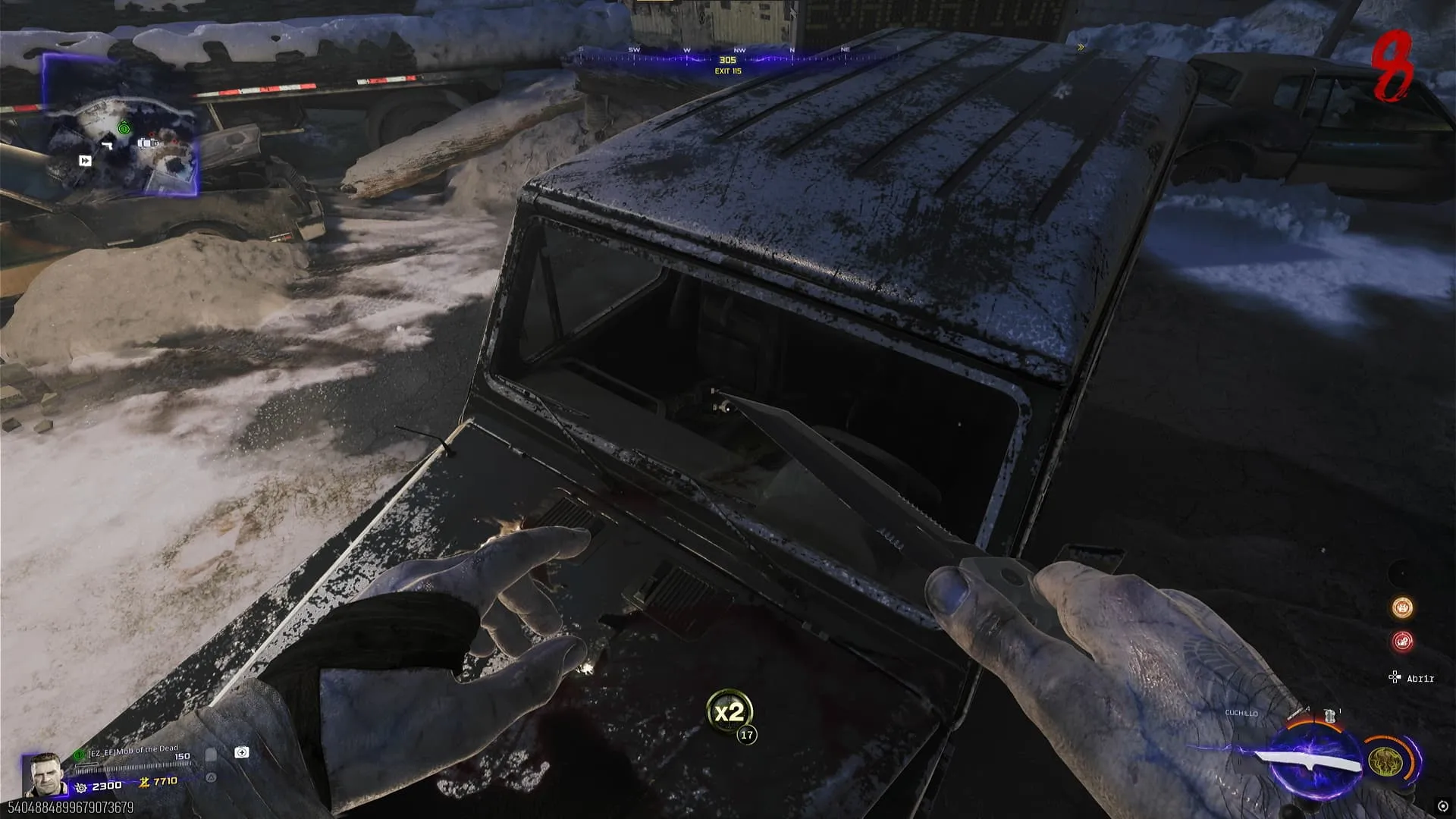Screen dimensions: 1456x819
Task: Click the fast-forward marker on the minimap
Action: click(85, 161)
